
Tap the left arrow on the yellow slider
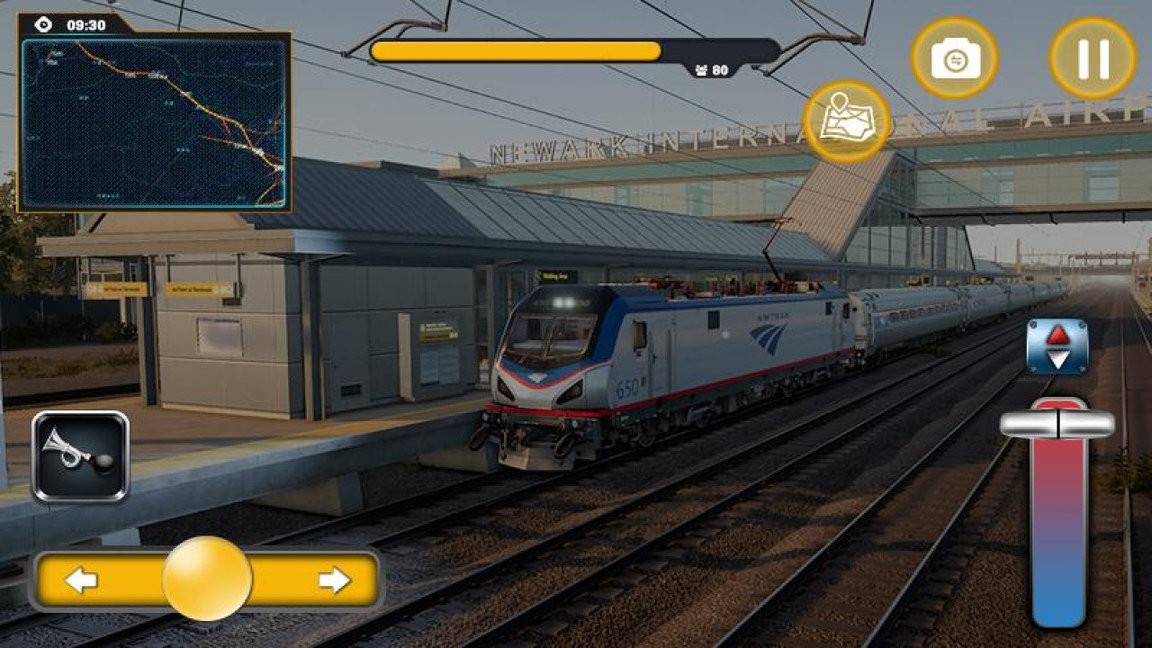81,580
